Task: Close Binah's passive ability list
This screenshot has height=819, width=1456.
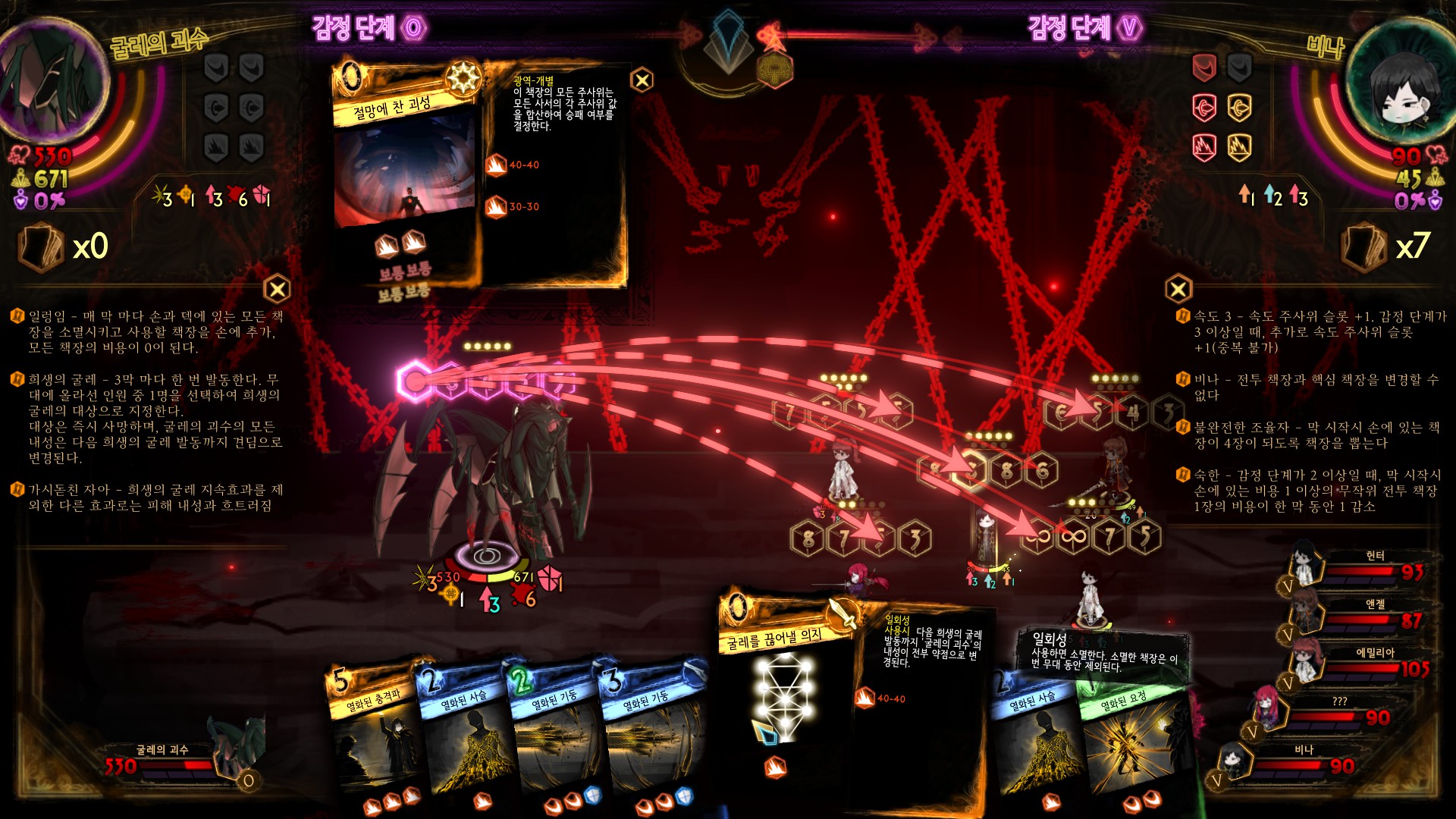Action: click(x=1178, y=289)
